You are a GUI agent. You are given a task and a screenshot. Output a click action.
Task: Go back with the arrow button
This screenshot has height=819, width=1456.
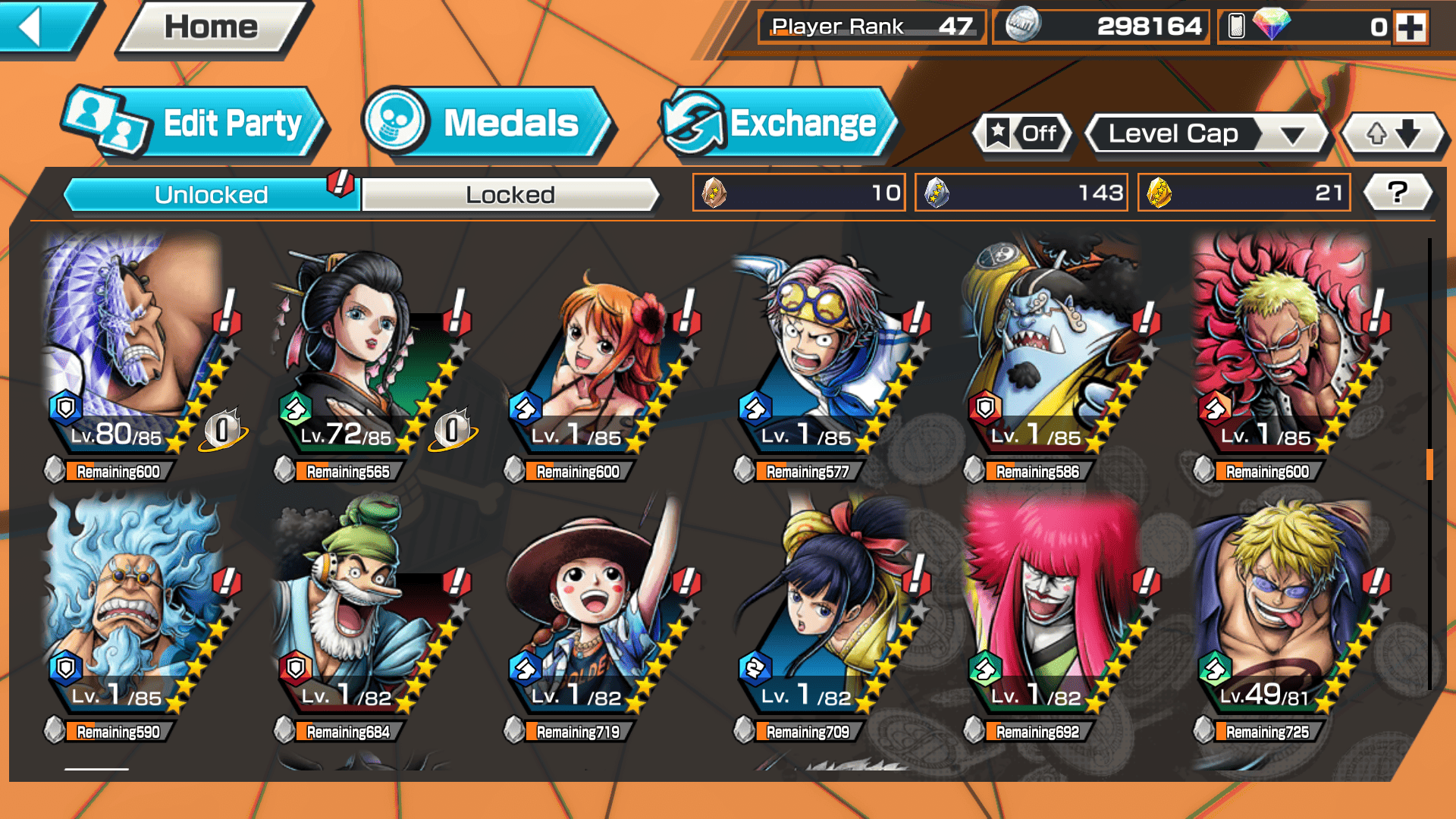coord(45,27)
